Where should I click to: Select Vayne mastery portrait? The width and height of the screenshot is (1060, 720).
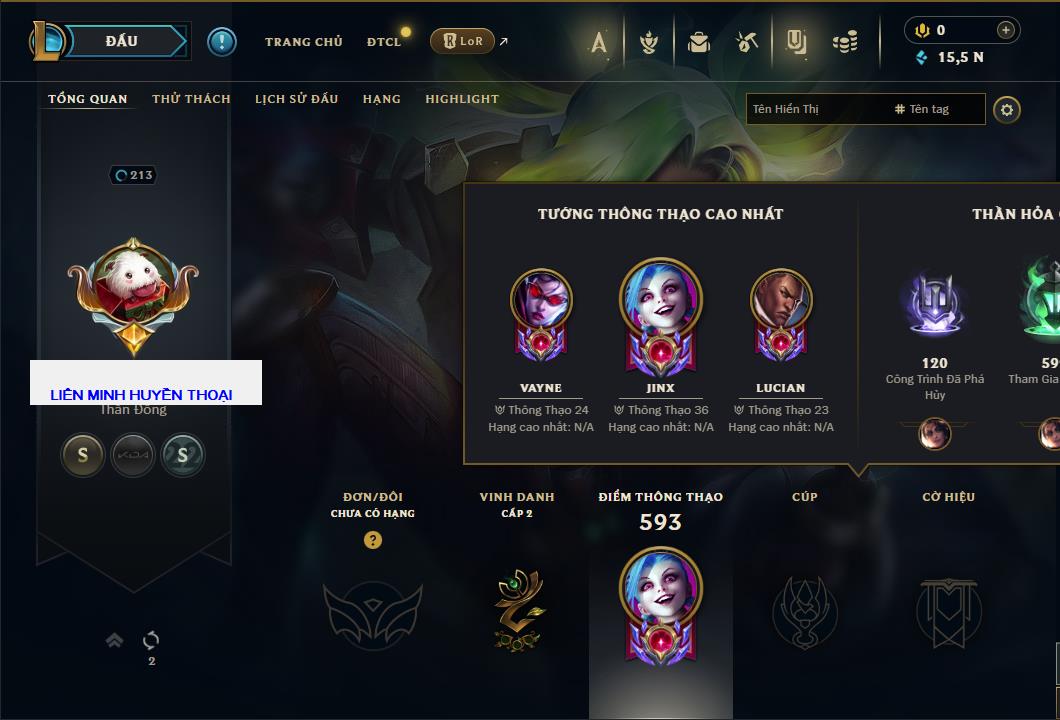click(541, 312)
